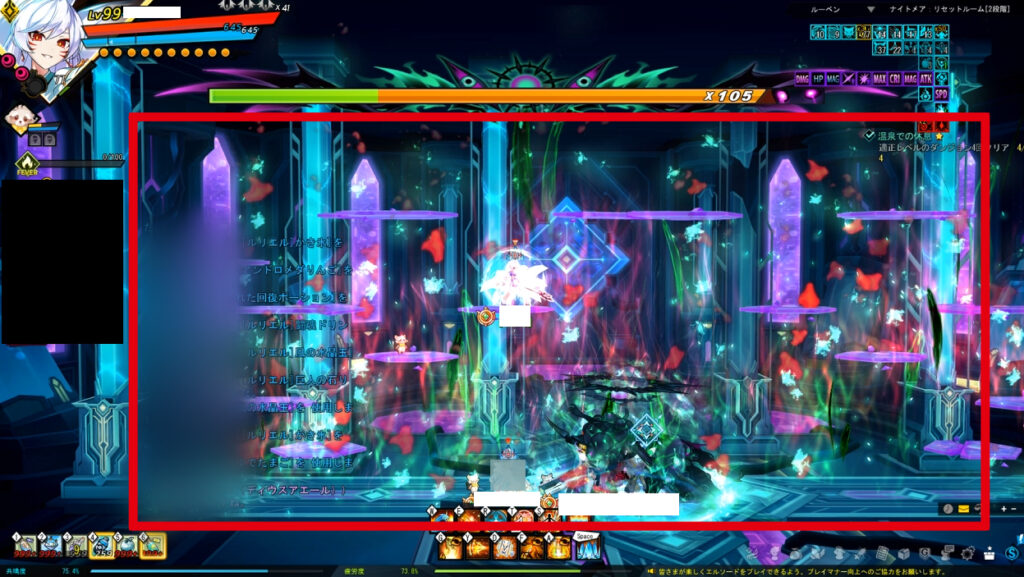Open the ルーベン location dropdown arrow
Viewport: 1024px width, 577px height.
point(872,9)
